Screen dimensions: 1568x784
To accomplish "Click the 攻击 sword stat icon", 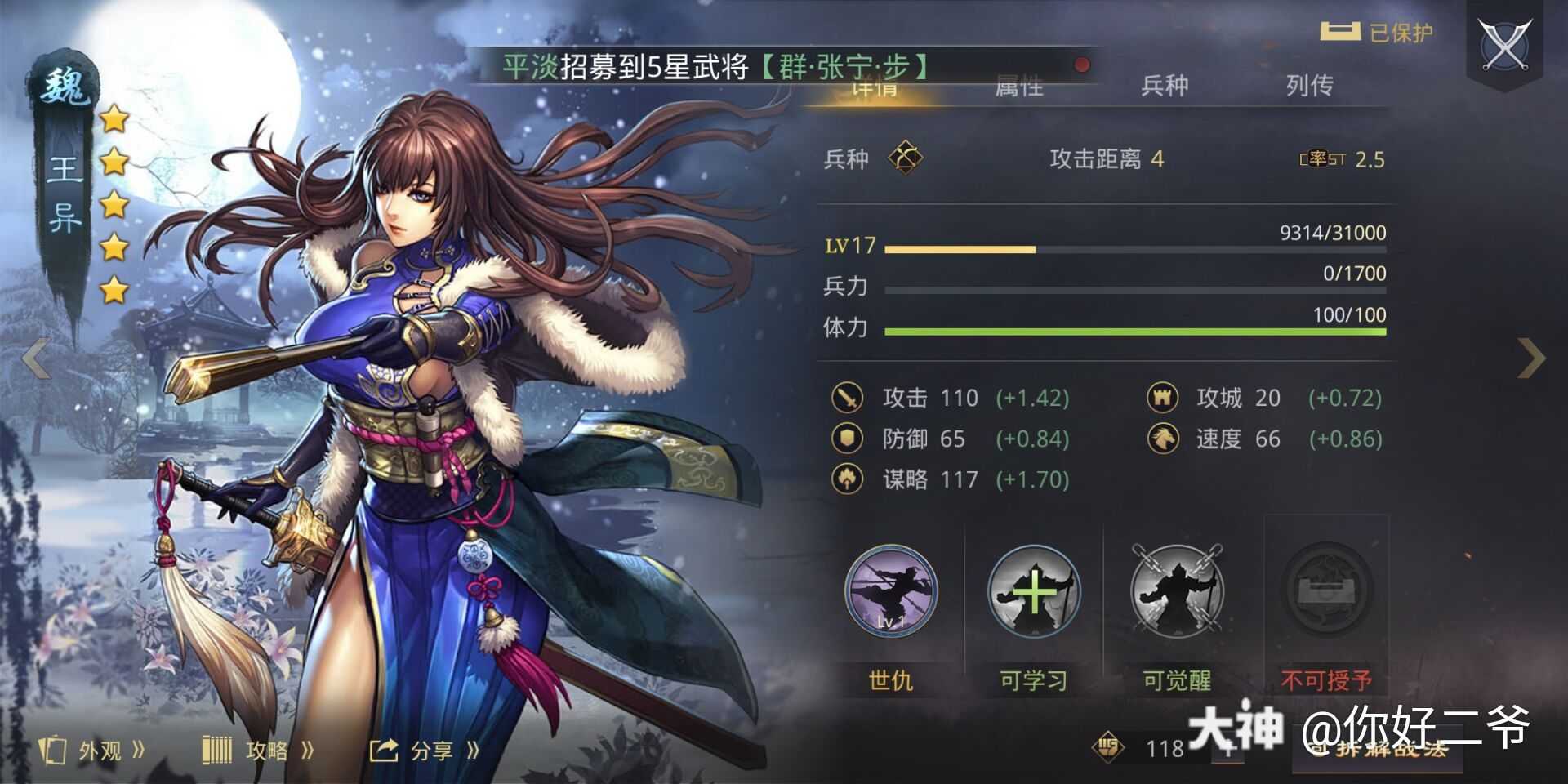I will [x=847, y=398].
